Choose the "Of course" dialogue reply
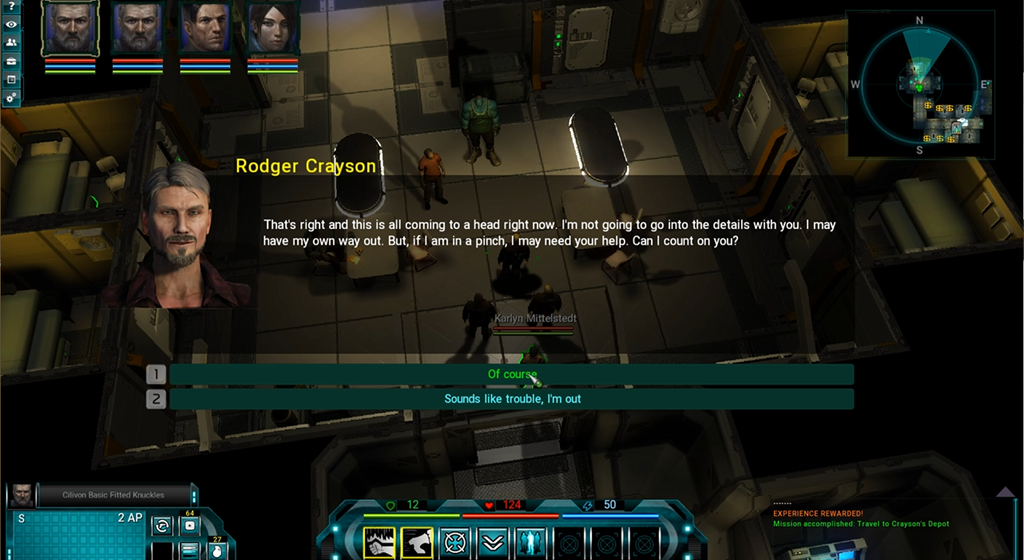The height and width of the screenshot is (560, 1024). coord(511,375)
